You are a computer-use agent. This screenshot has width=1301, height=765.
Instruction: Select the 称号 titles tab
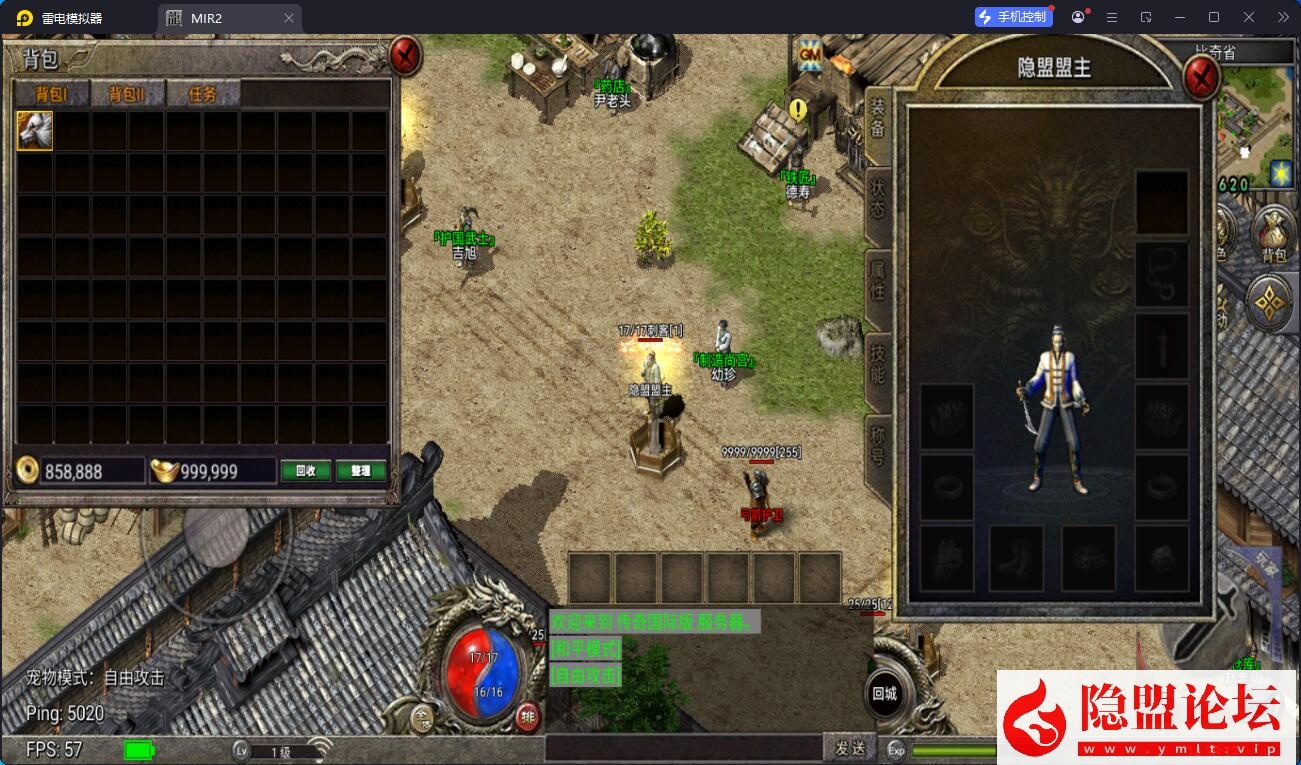coord(877,447)
